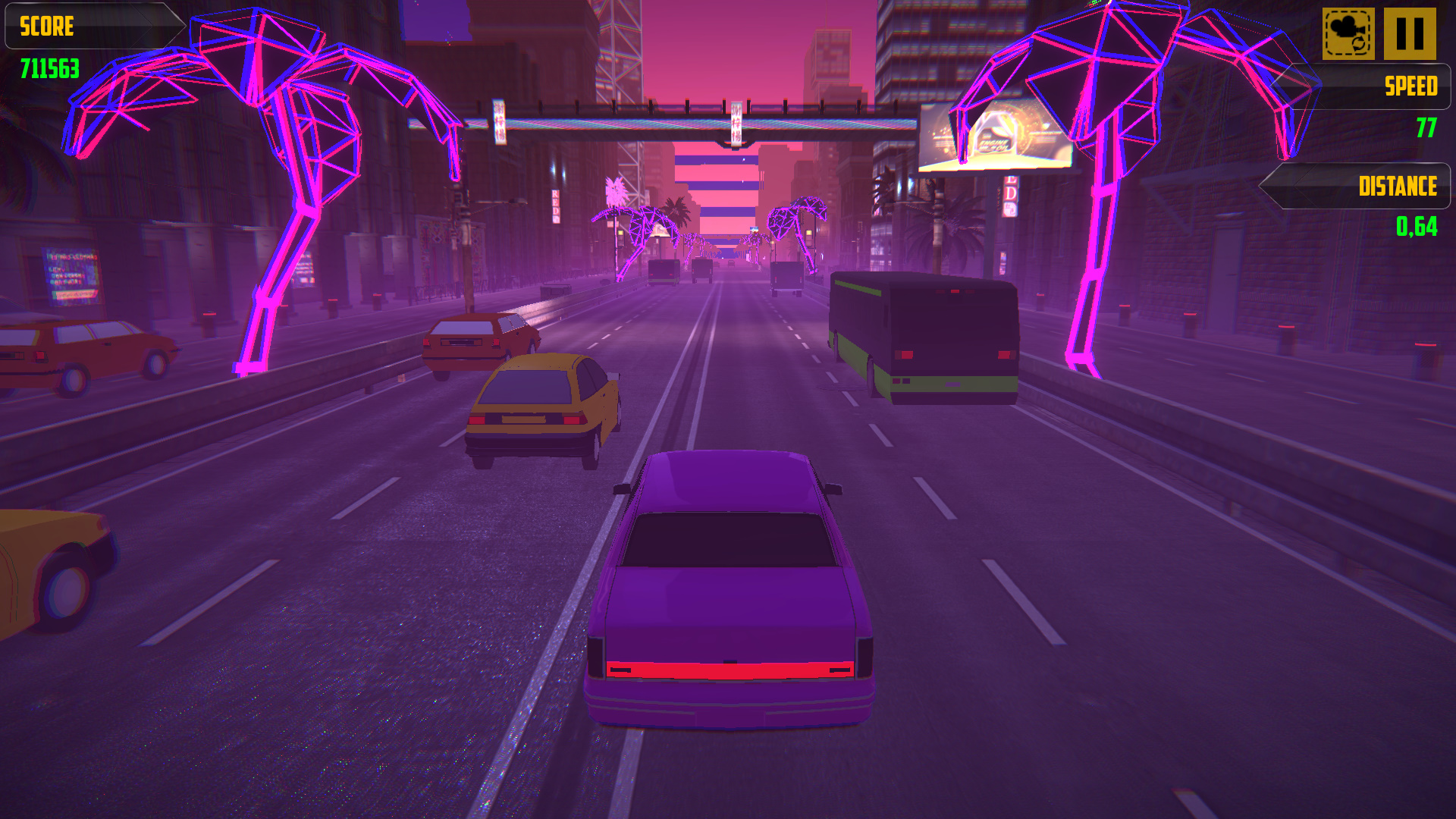Viewport: 1456px width, 819px height.
Task: Click the camera switch icon
Action: 1349,33
